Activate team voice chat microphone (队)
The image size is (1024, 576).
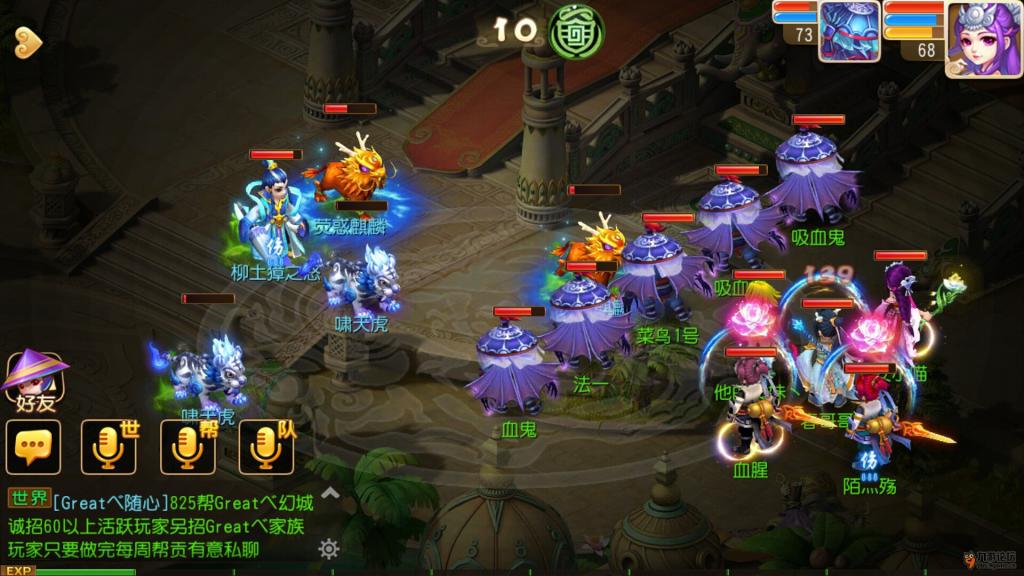tap(266, 447)
